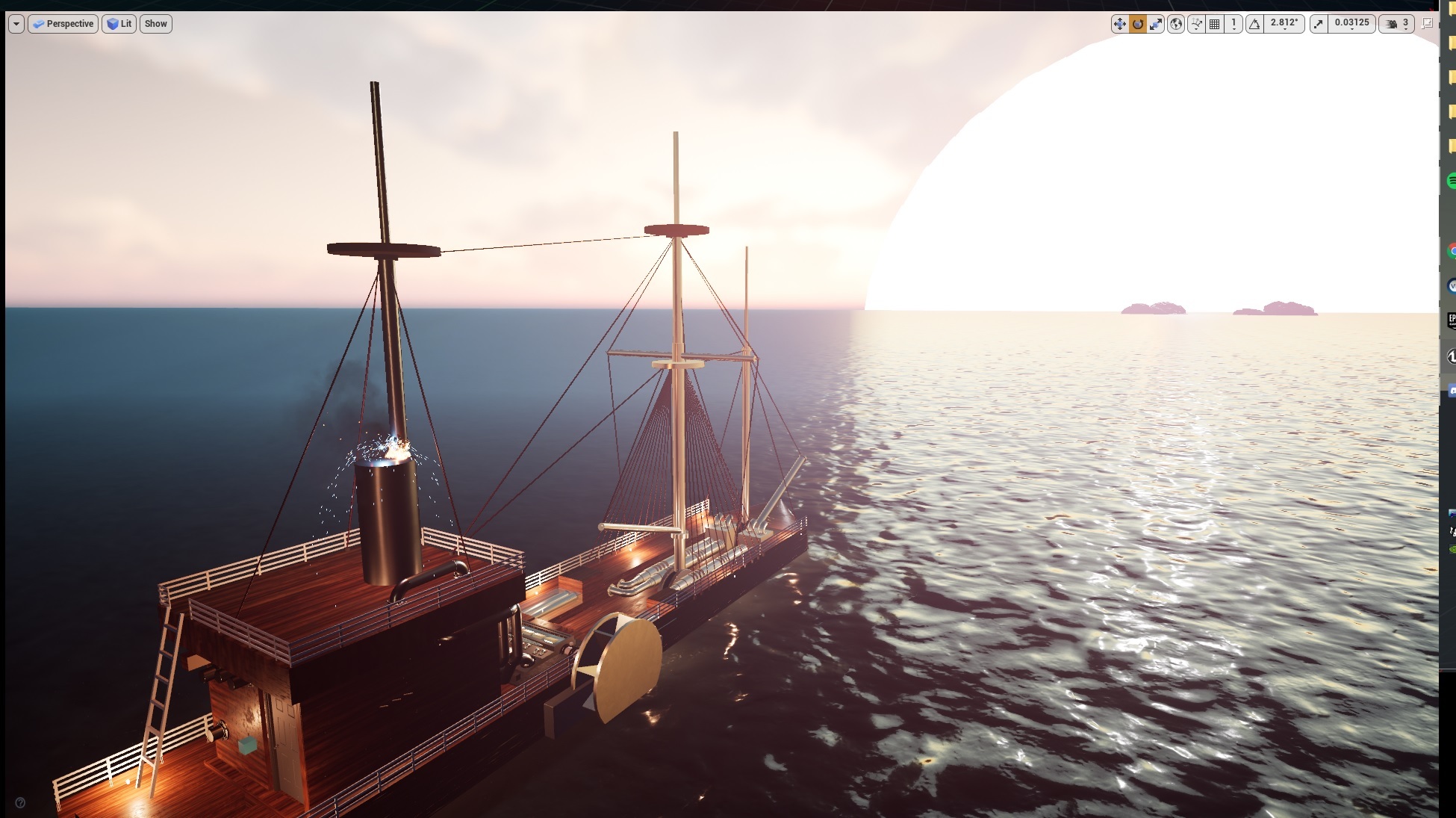This screenshot has width=1456, height=818.
Task: Click the camera speed value 3
Action: [1407, 23]
